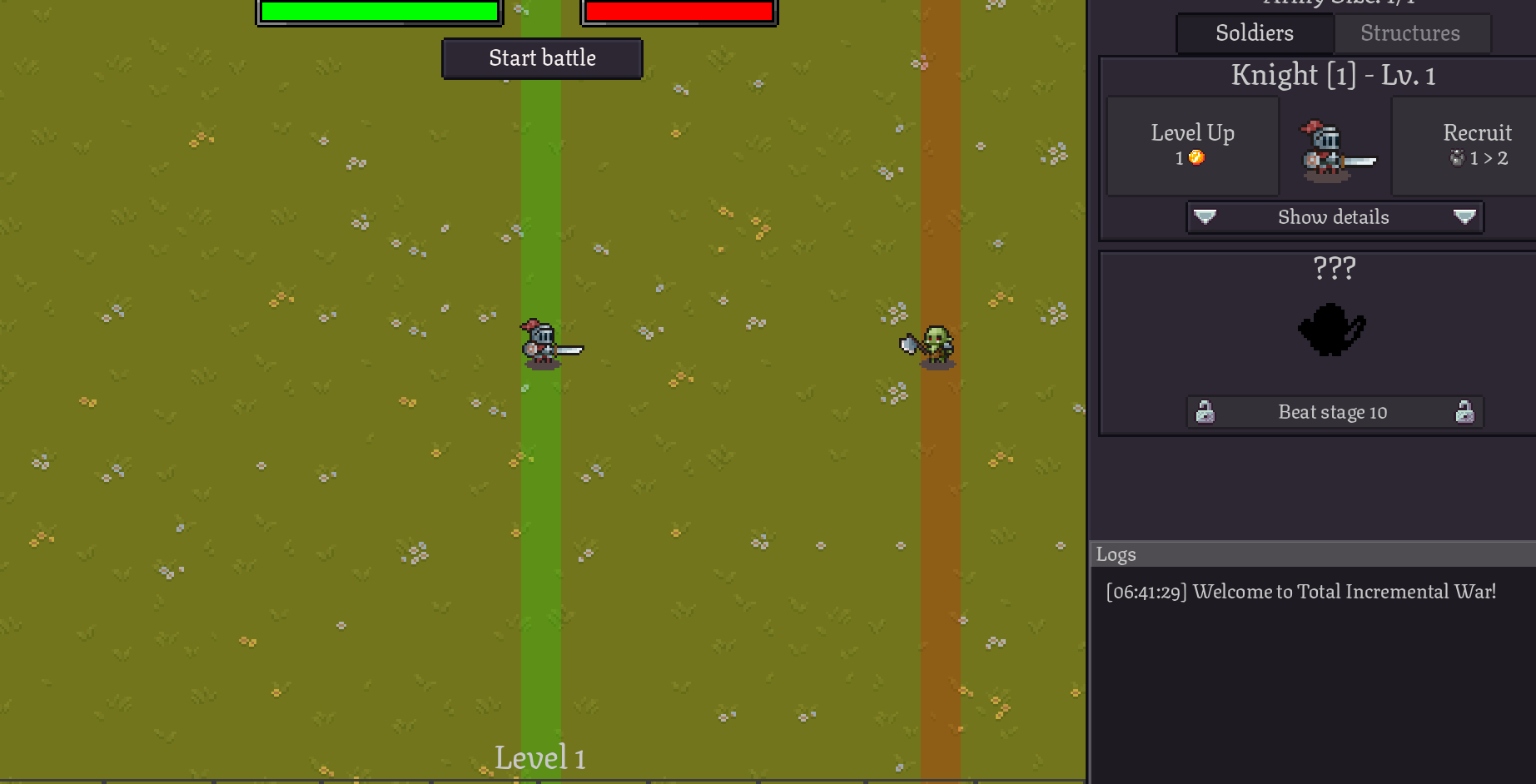Expand details via the left chevron arrow
This screenshot has width=1536, height=784.
(x=1205, y=217)
